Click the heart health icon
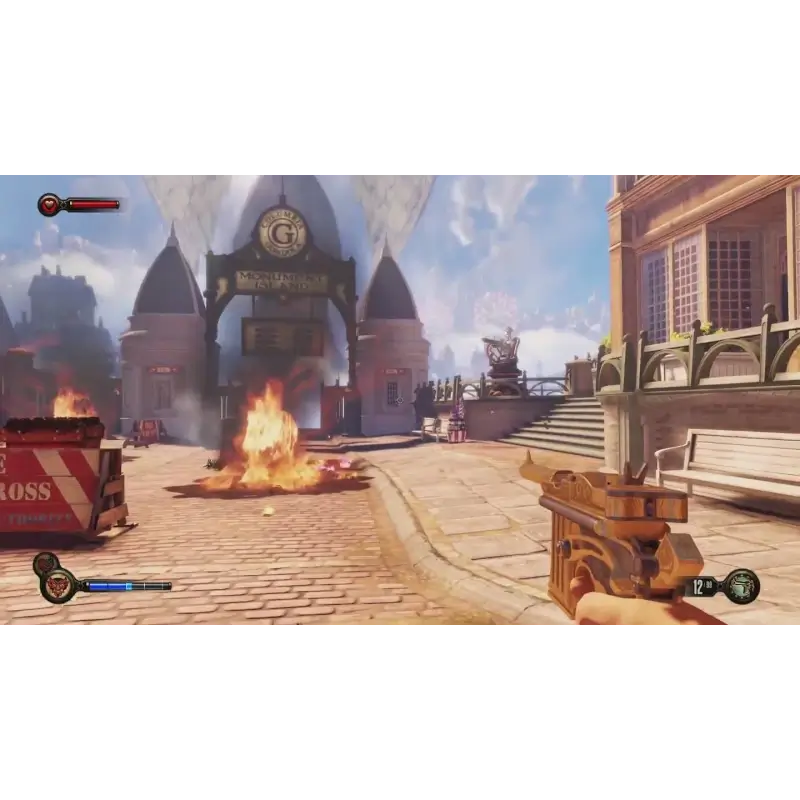The height and width of the screenshot is (800, 800). pos(49,205)
